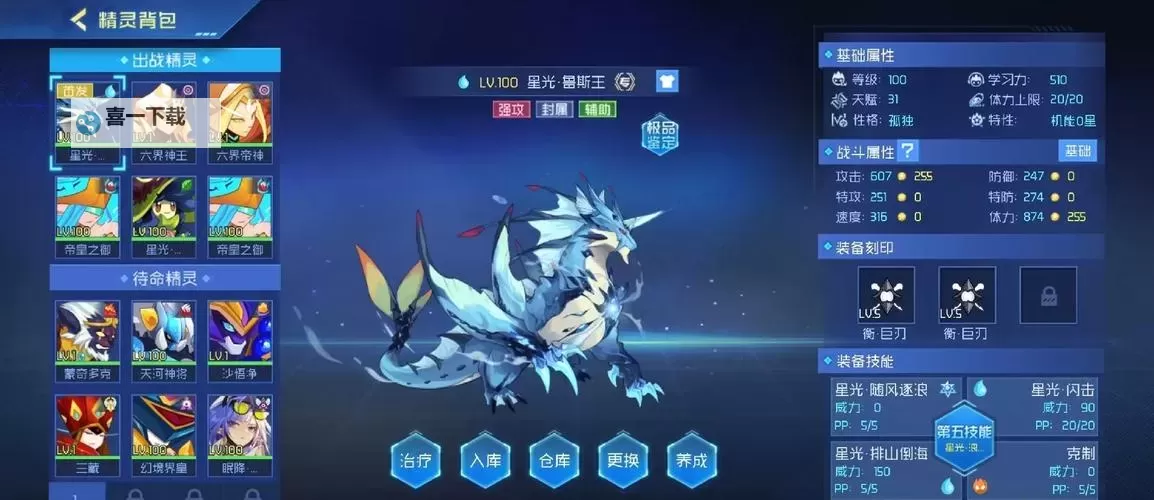Go back using the 精灵背包 arrow

tap(78, 19)
